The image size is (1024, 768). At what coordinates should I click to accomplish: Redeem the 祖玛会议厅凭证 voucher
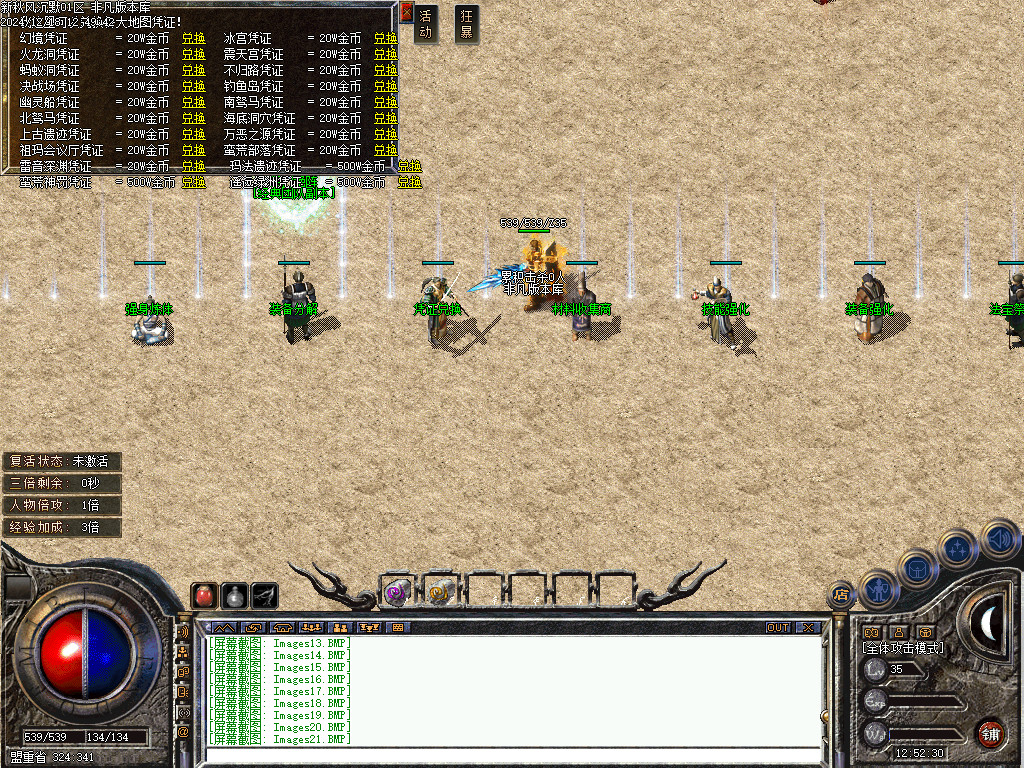(x=193, y=151)
